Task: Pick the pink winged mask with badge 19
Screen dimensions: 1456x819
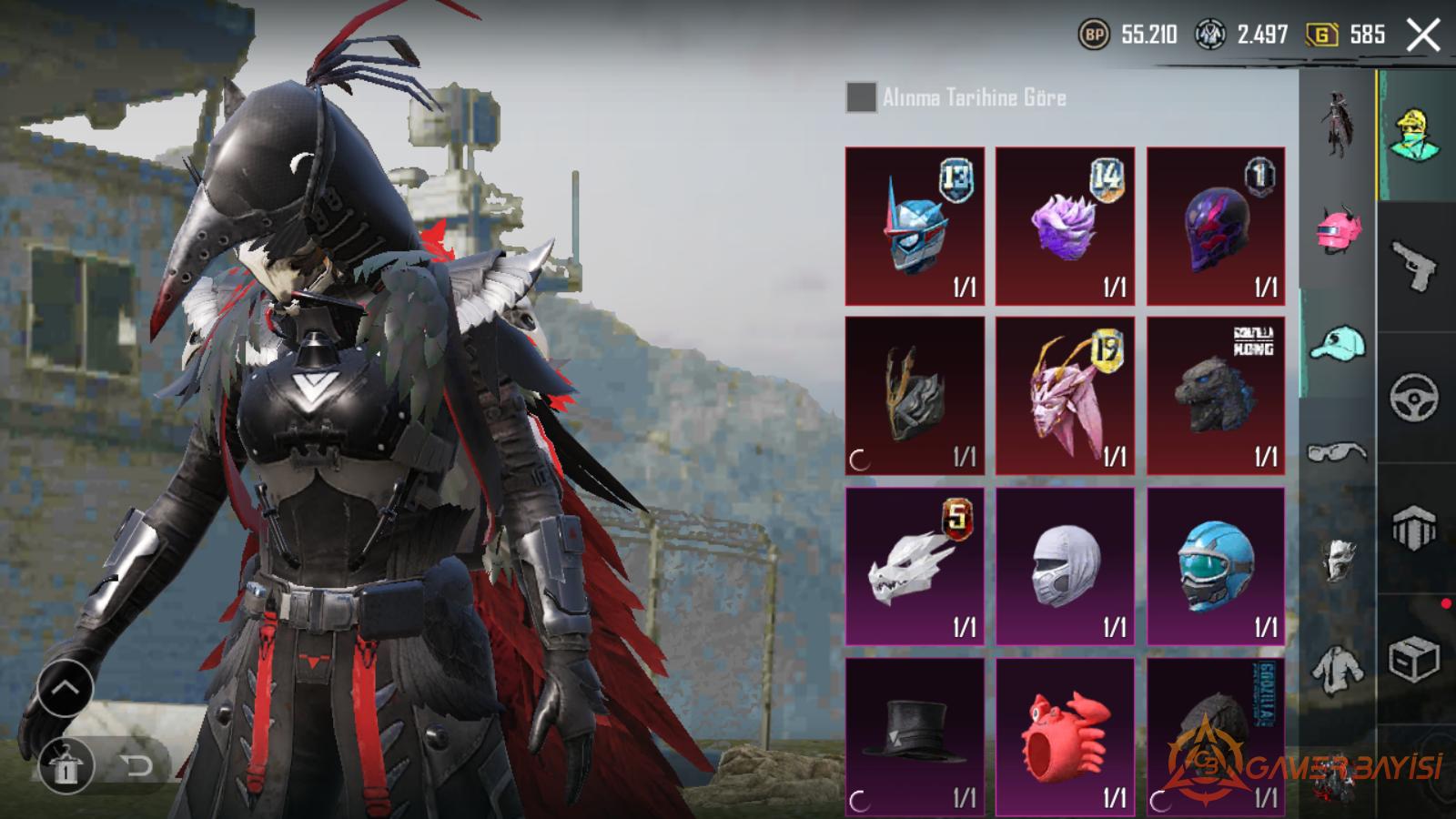Action: 1065,396
